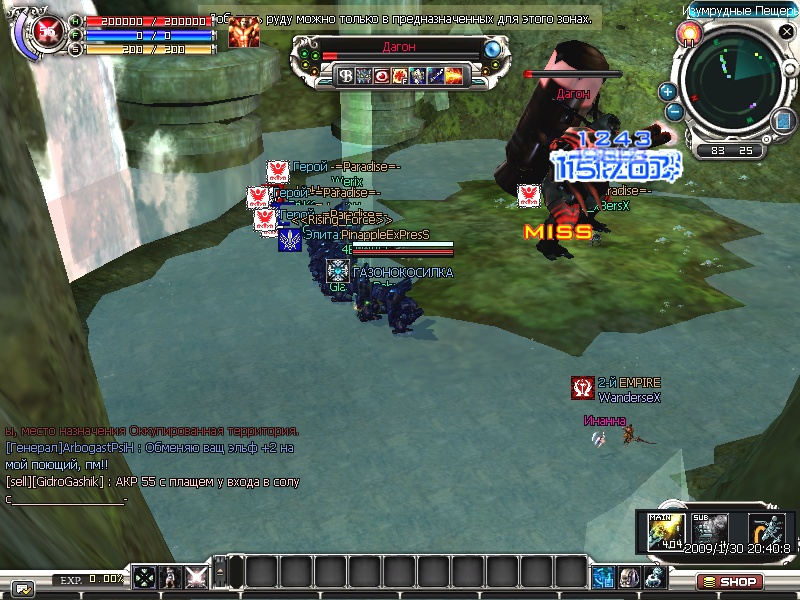Viewport: 800px width, 600px height.
Task: Select the green four-arrow move icon
Action: (145, 577)
